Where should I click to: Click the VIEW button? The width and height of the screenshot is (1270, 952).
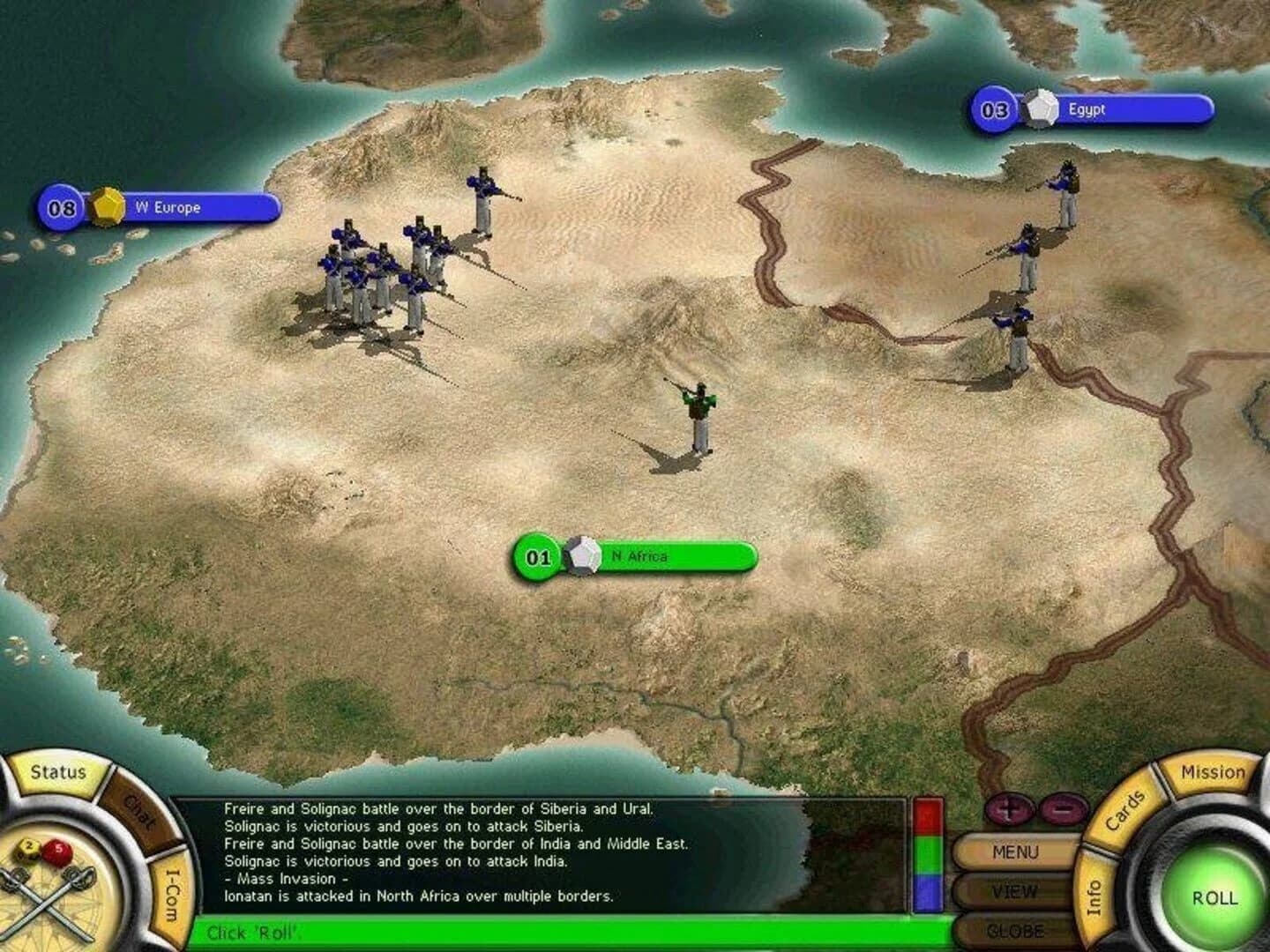click(1016, 891)
